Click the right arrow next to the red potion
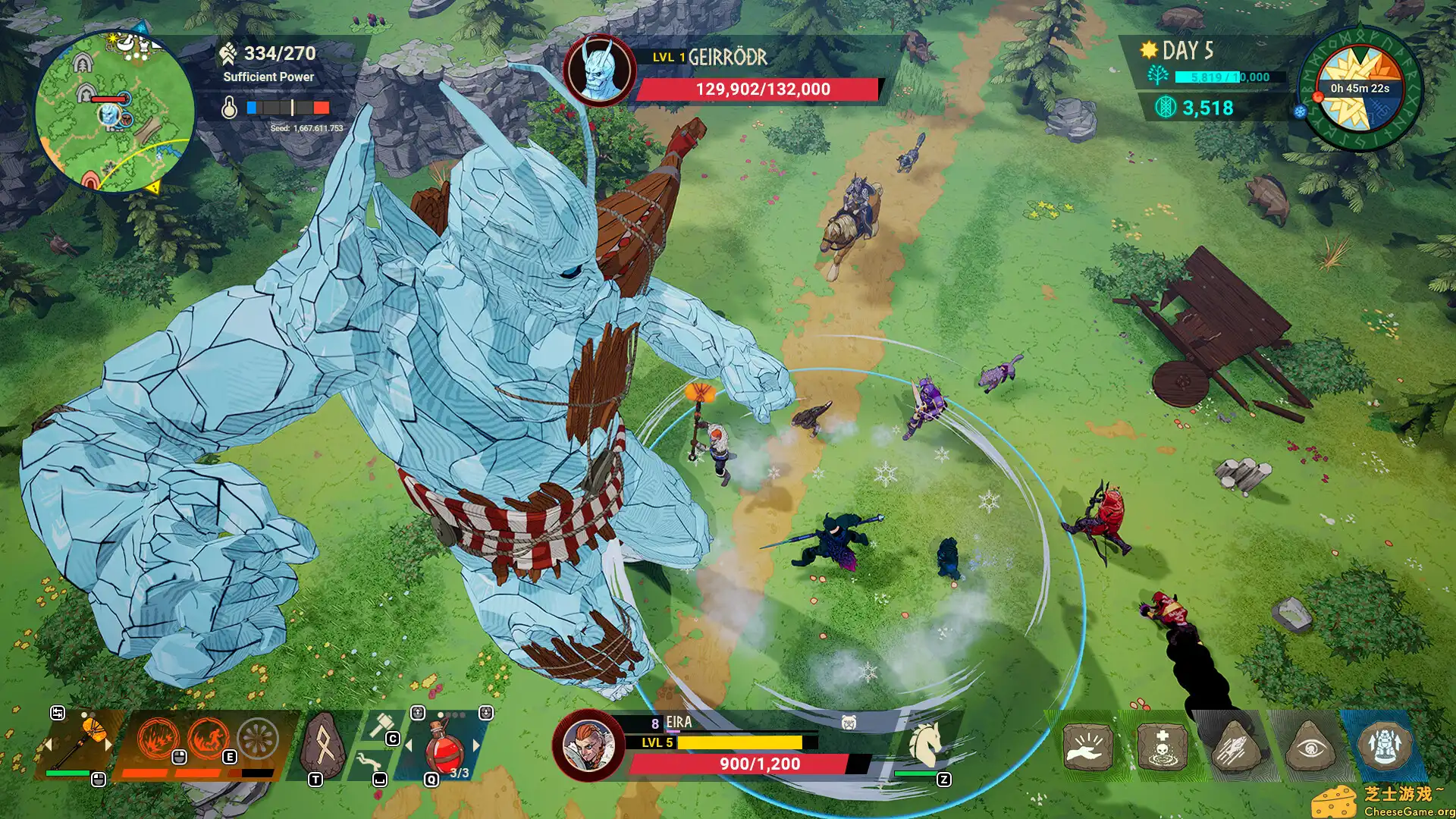1456x819 pixels. [475, 745]
